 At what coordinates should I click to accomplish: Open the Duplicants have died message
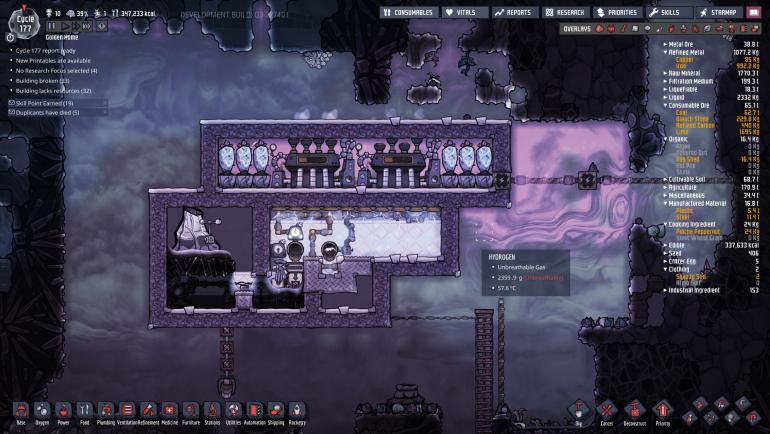pos(47,112)
